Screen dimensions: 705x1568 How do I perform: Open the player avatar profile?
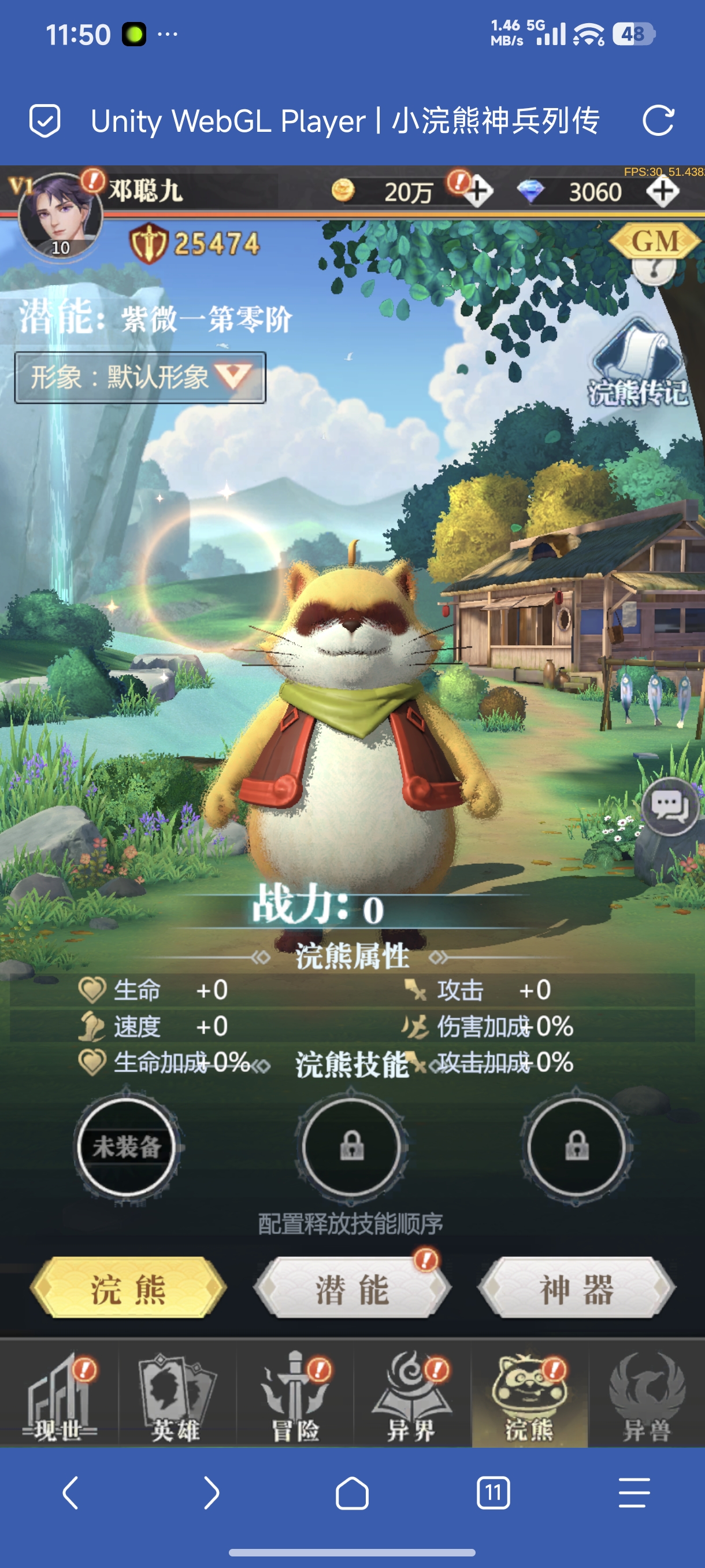59,217
